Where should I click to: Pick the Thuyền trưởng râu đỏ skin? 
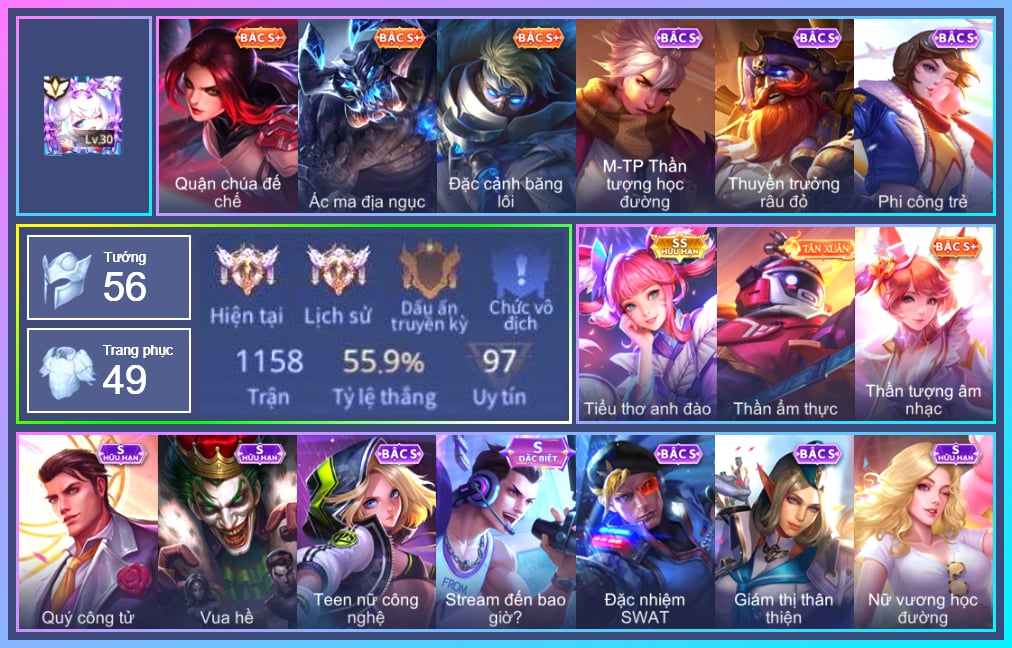point(784,116)
